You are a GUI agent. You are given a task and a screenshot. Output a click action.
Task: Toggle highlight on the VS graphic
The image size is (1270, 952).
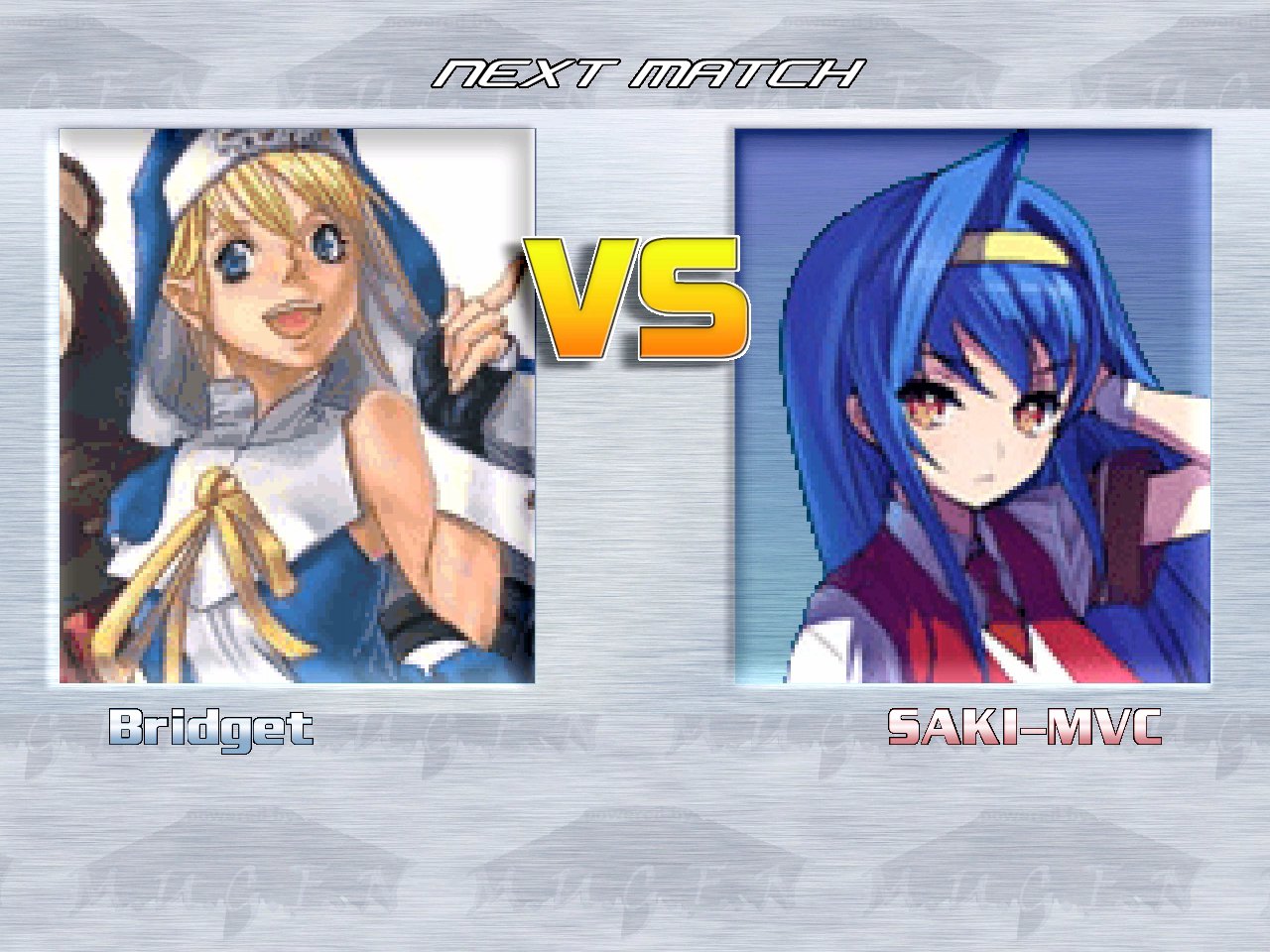pos(635,297)
